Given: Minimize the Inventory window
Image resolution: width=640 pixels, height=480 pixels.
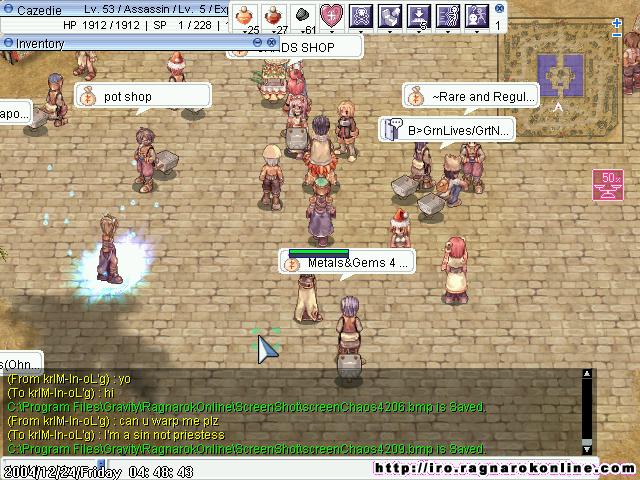Looking at the screenshot, I should click(x=257, y=43).
